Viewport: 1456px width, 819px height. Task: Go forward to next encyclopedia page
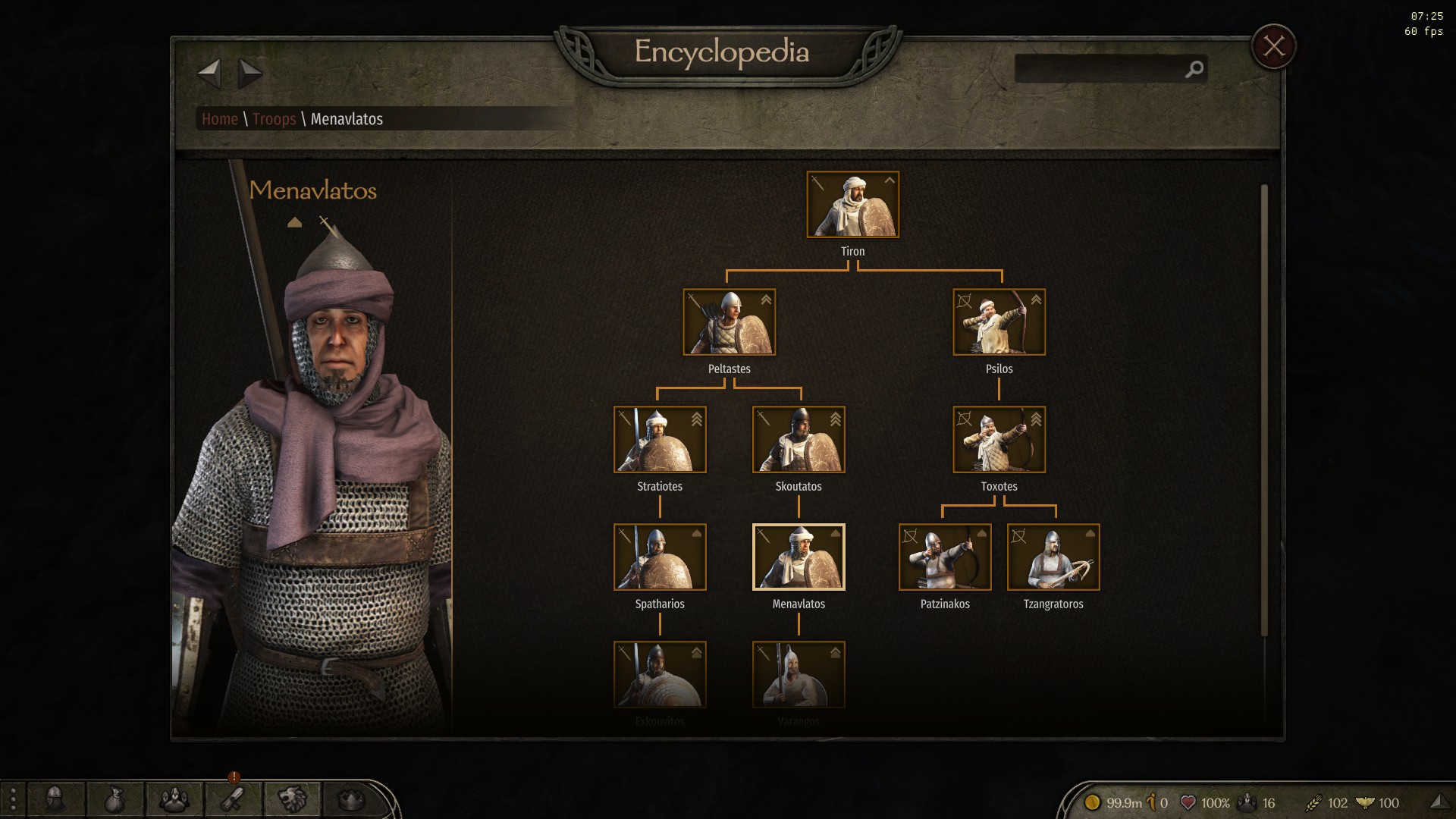click(x=249, y=74)
